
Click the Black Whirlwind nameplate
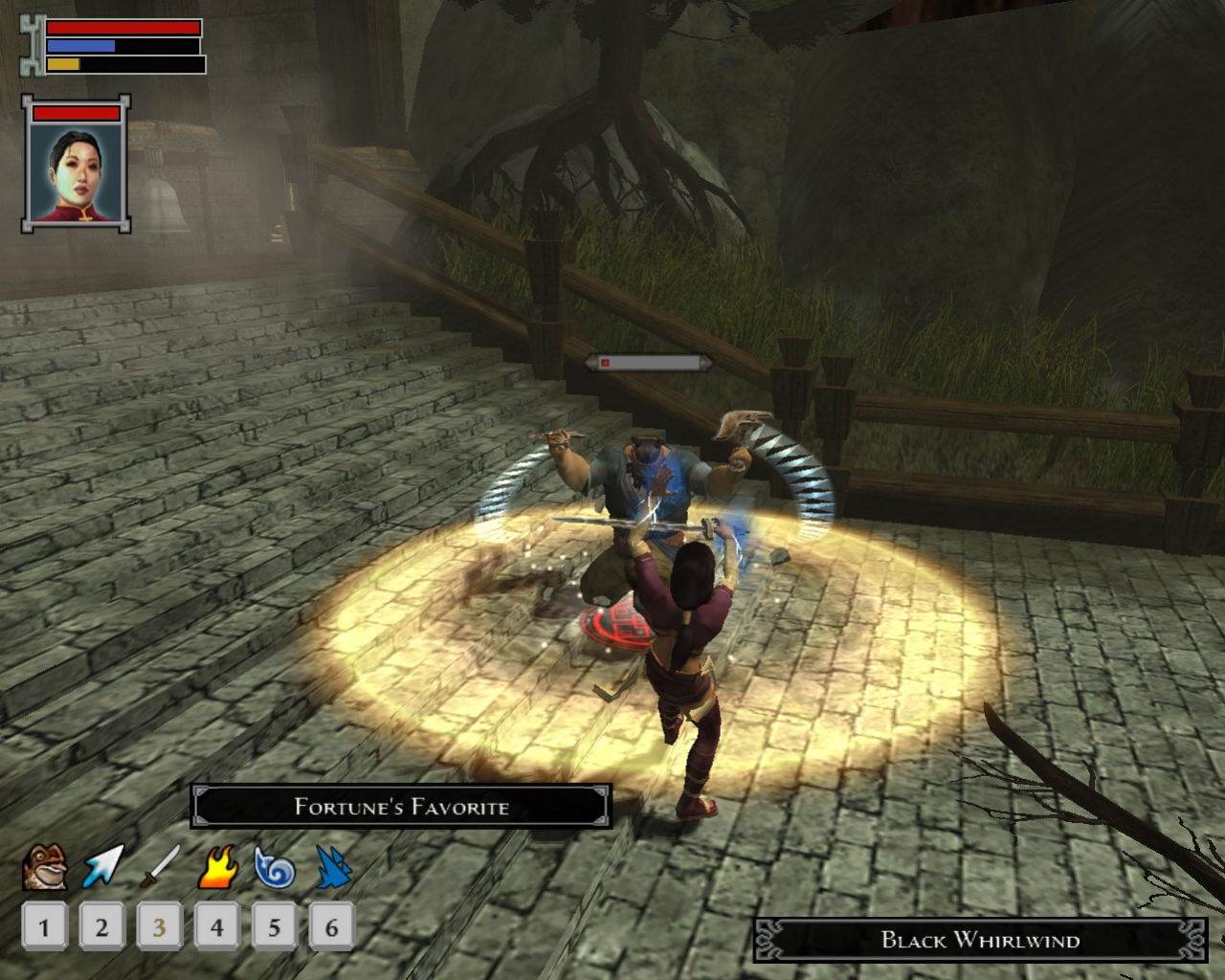pyautogui.click(x=979, y=941)
